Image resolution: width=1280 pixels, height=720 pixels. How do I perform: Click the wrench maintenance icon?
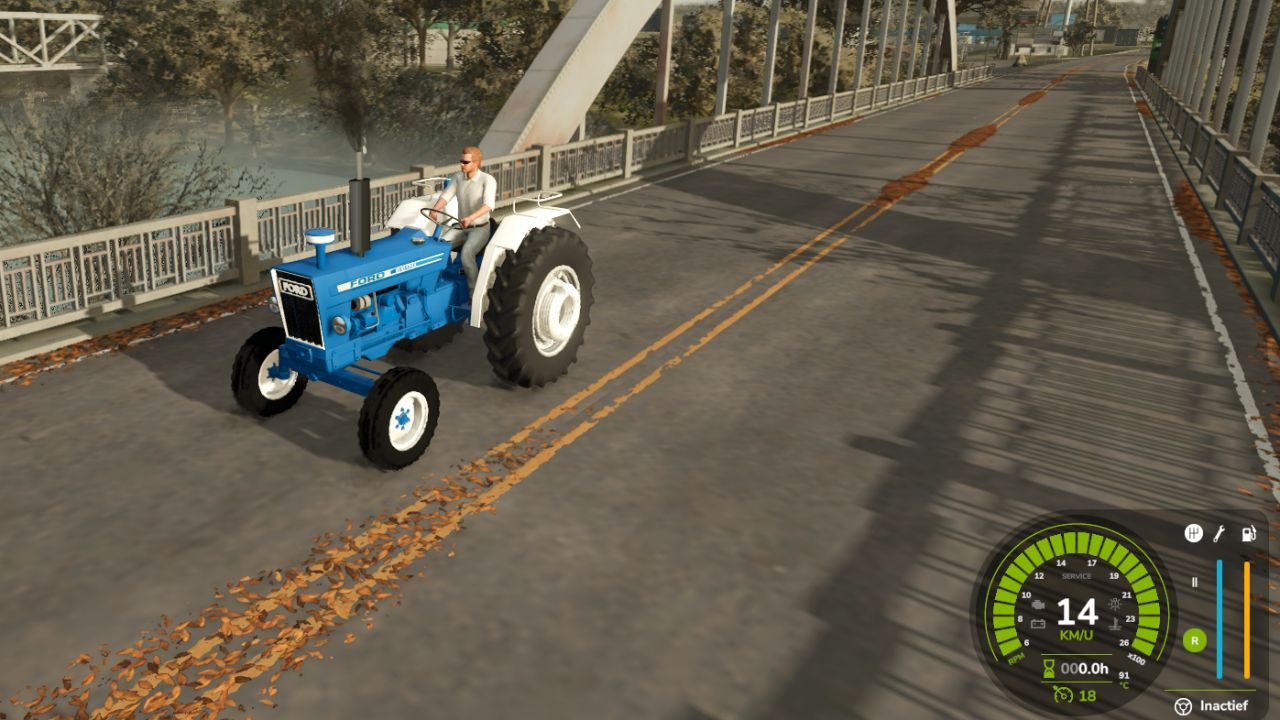point(1219,532)
